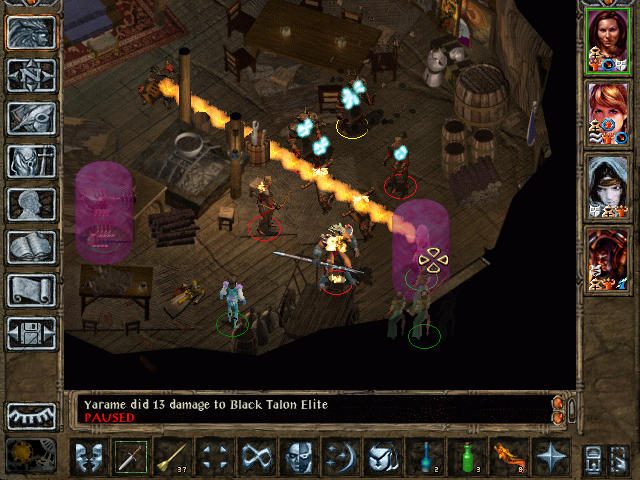Open the options menu with the floppy disk
The width and height of the screenshot is (640, 480).
tap(32, 333)
